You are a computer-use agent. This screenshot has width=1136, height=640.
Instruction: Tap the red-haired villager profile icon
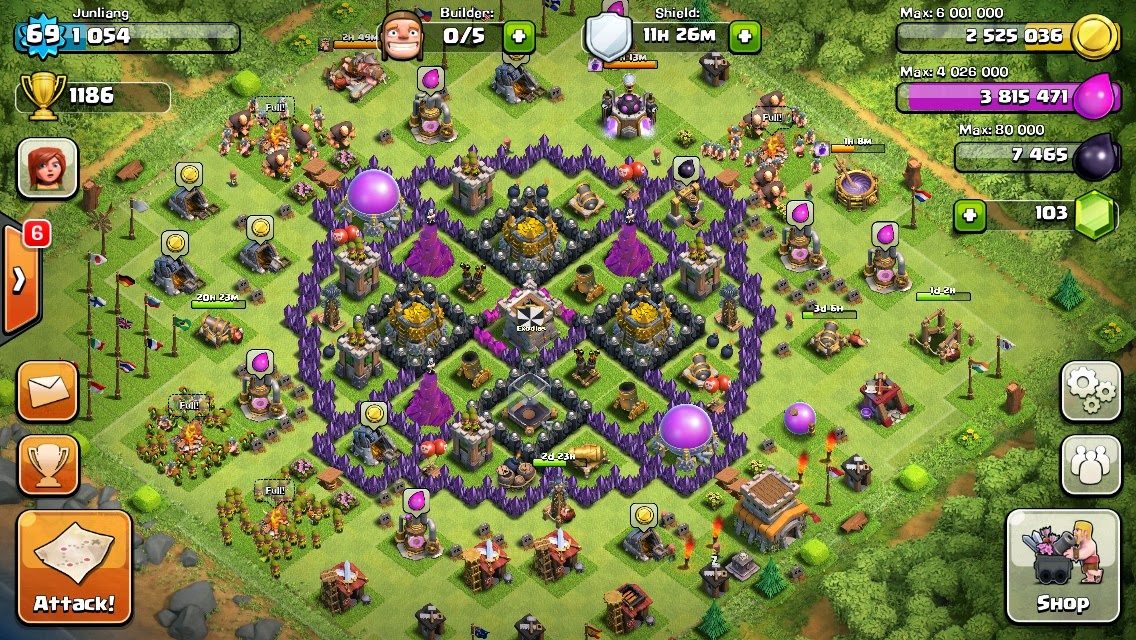[x=47, y=168]
